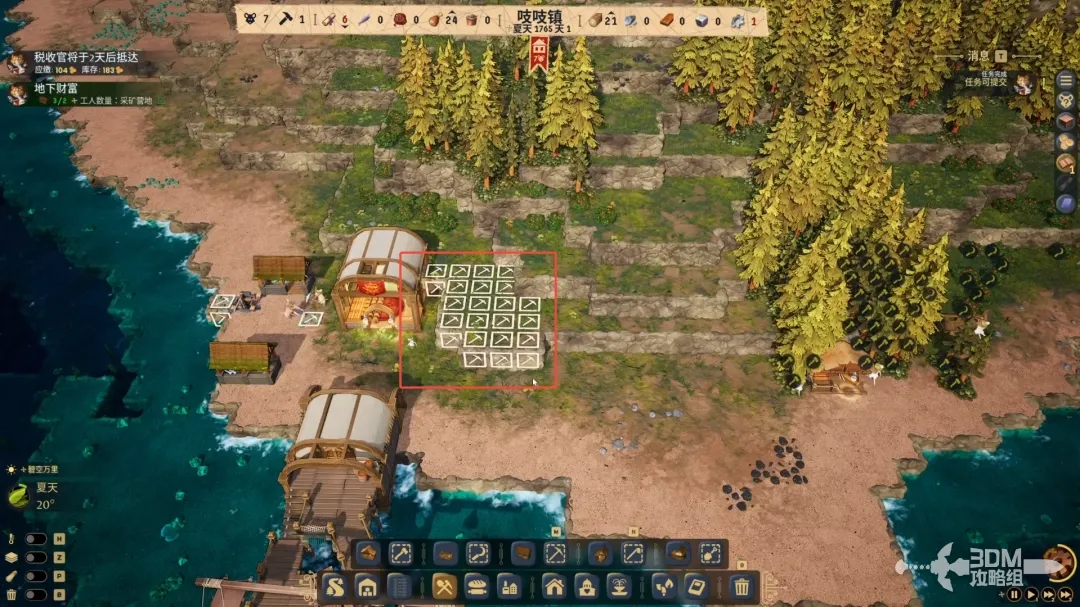Activate the trash can demolish tool
1080x607 pixels.
[x=741, y=587]
